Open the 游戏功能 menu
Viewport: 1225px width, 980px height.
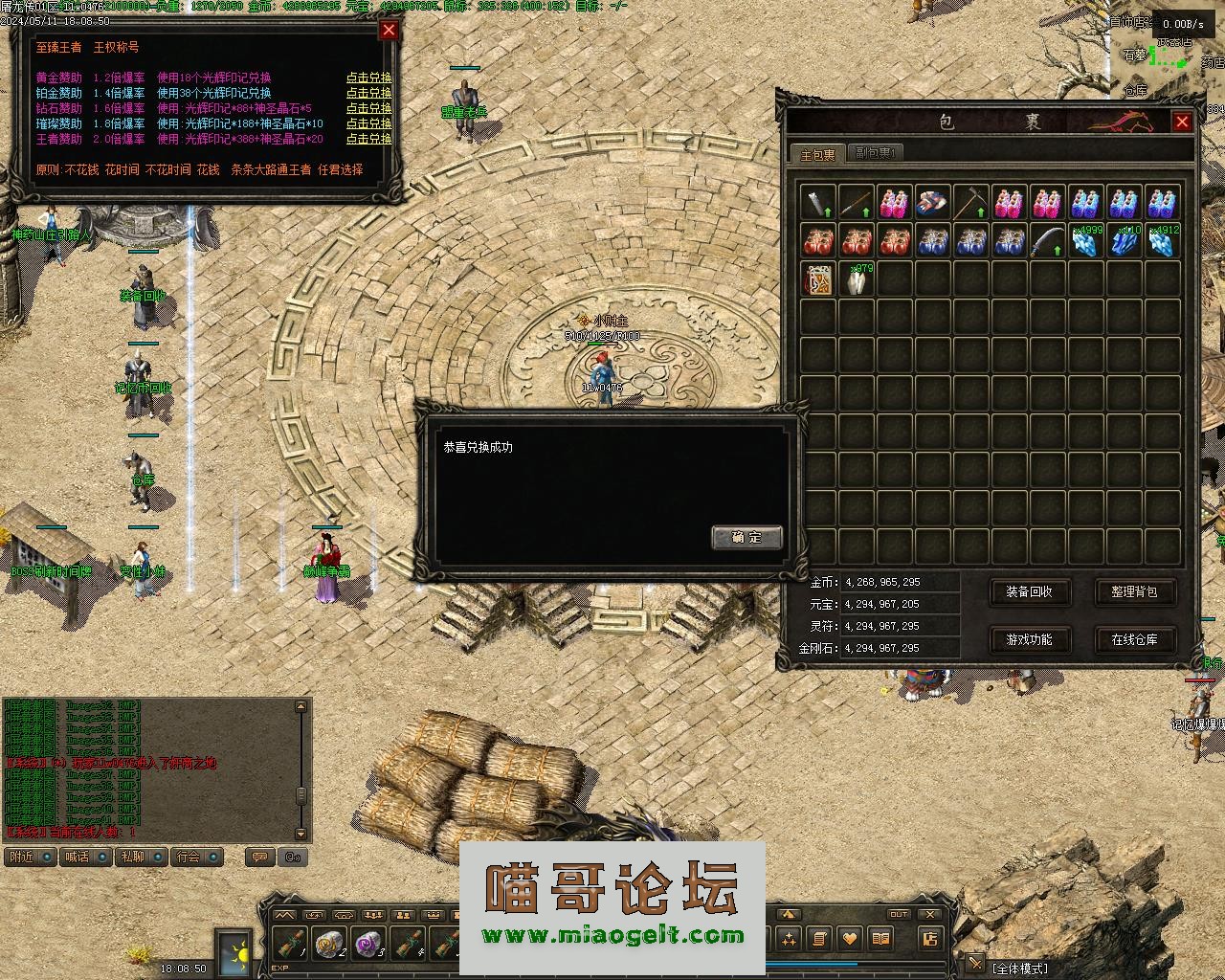click(1029, 639)
